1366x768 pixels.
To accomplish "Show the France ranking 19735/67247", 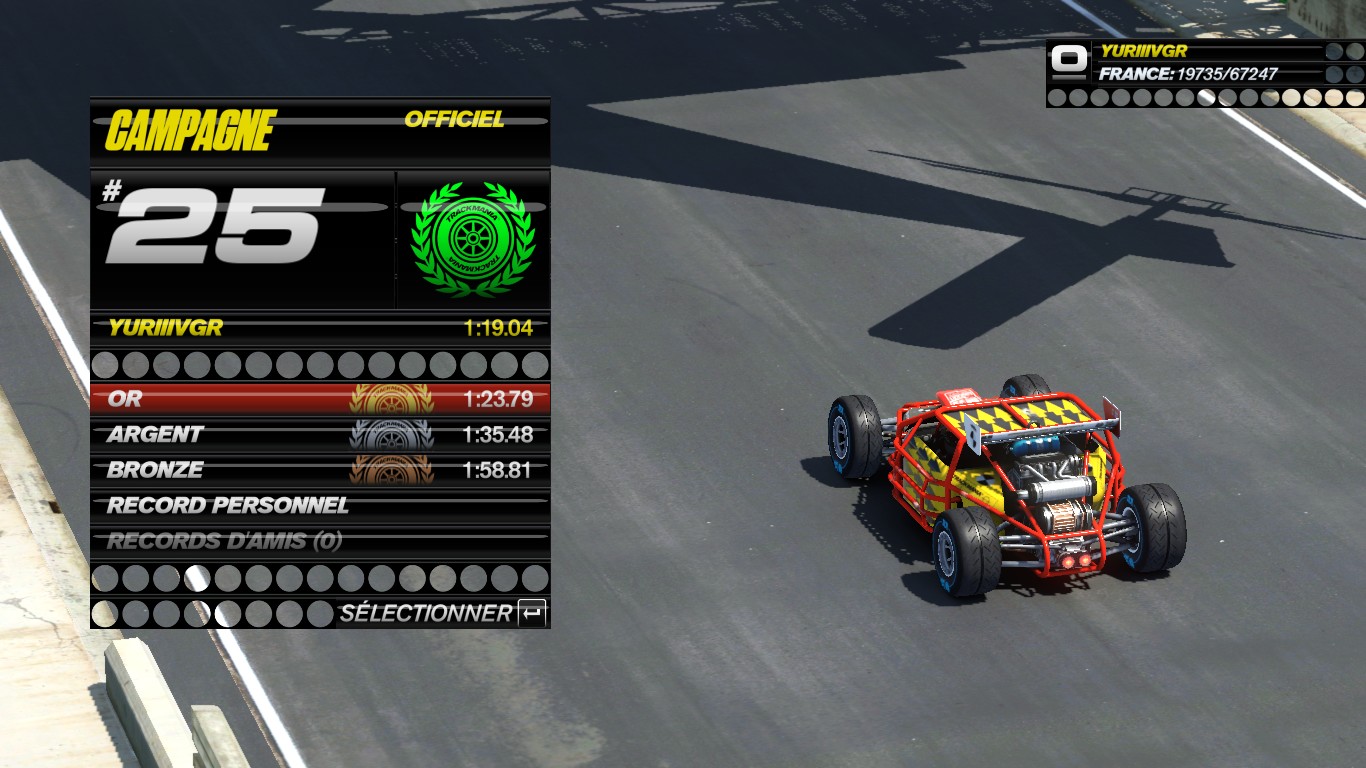I will (1188, 74).
